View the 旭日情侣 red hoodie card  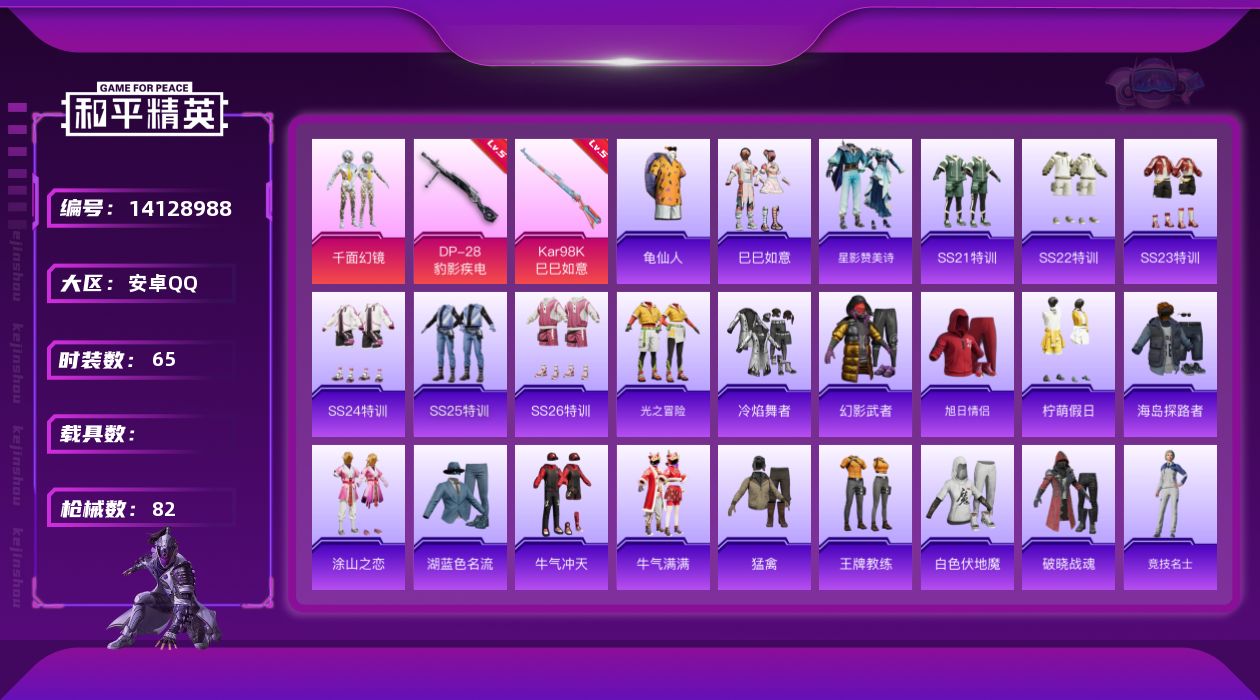(x=967, y=364)
